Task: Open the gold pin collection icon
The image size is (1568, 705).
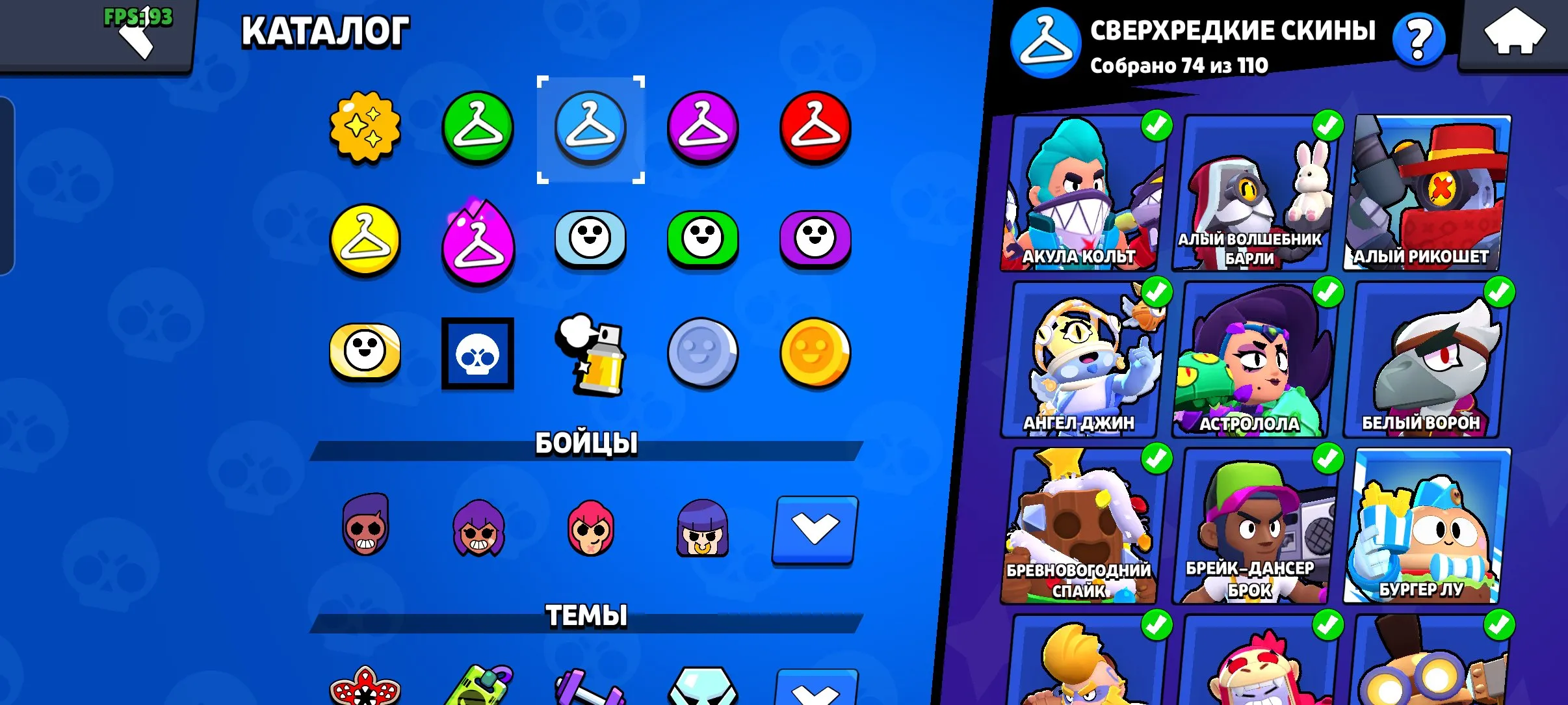Action: coord(365,352)
